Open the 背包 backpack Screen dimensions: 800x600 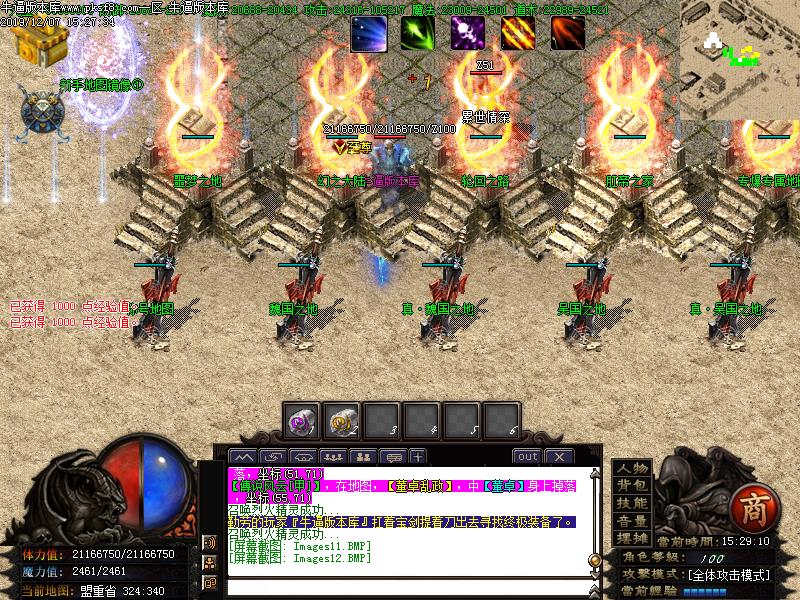tap(631, 486)
